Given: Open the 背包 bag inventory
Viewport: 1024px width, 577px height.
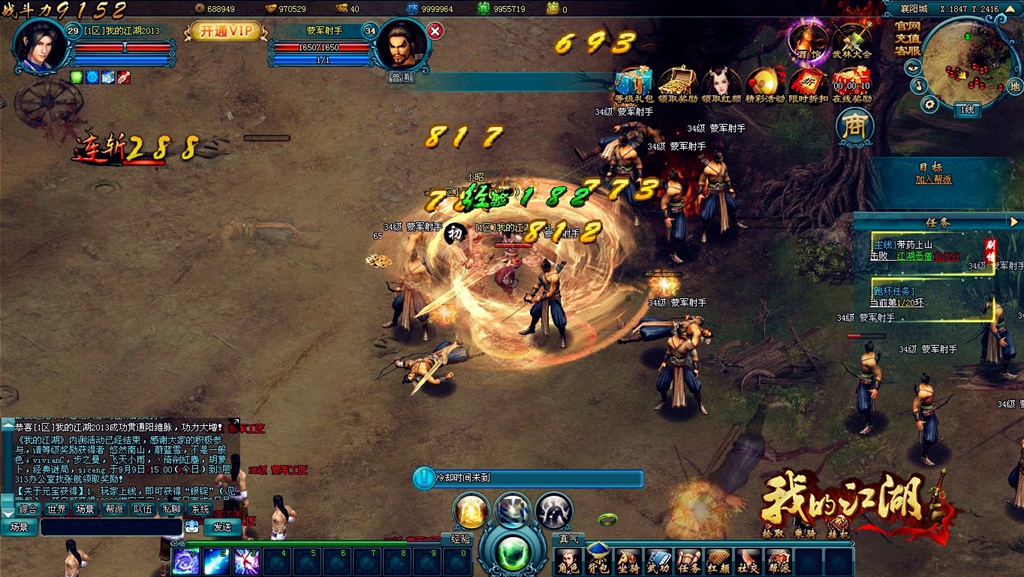Looking at the screenshot, I should pyautogui.click(x=597, y=561).
